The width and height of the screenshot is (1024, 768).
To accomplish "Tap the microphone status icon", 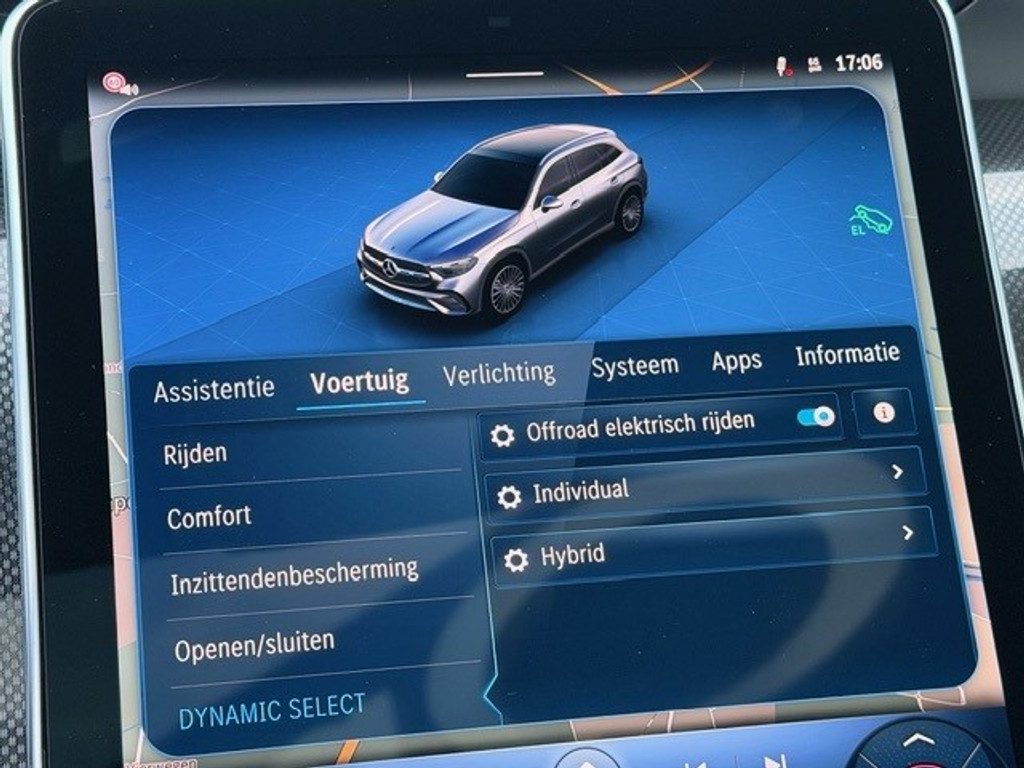I will [x=783, y=66].
